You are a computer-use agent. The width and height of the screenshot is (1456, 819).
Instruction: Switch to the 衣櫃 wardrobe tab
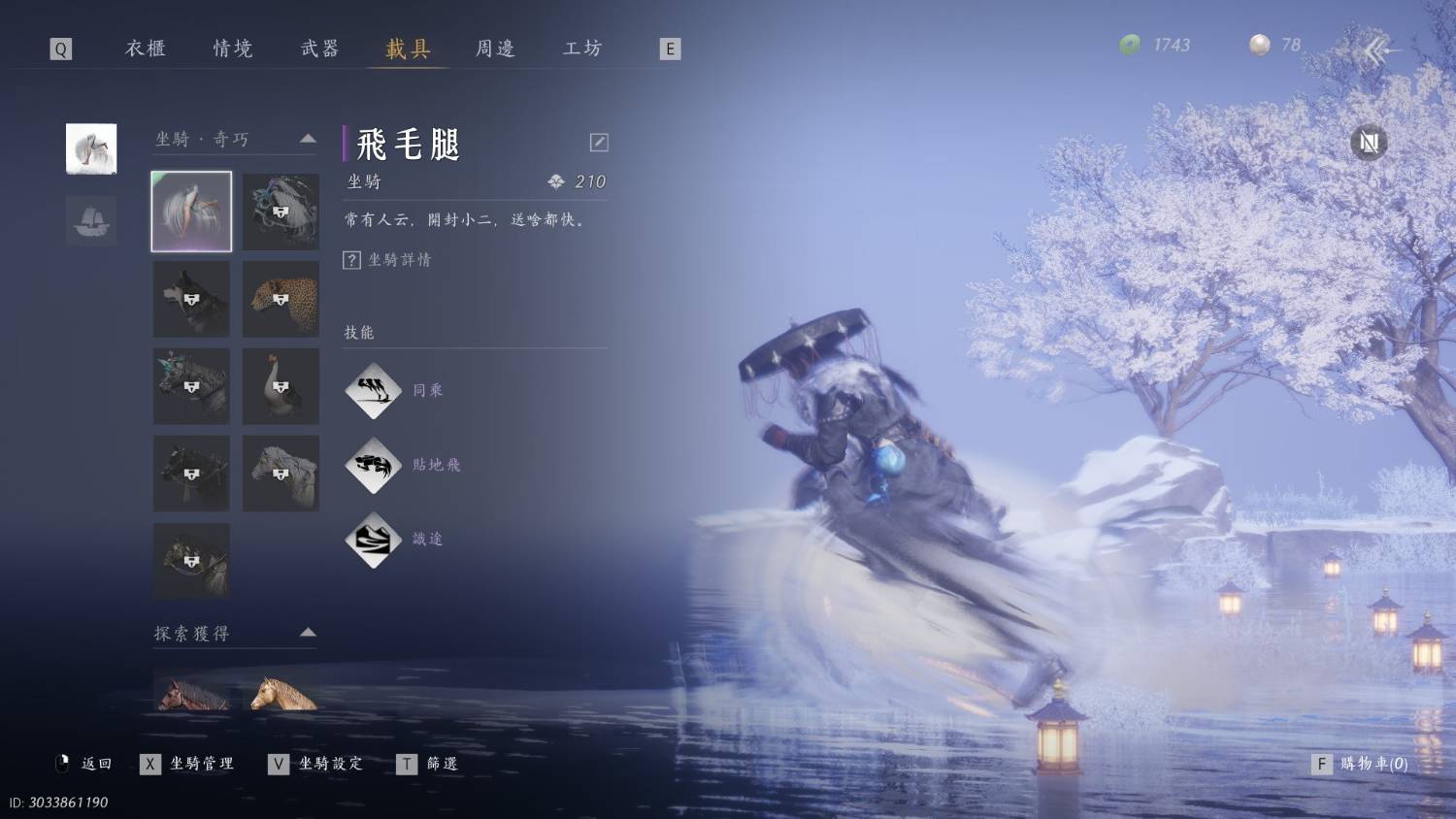(x=146, y=49)
